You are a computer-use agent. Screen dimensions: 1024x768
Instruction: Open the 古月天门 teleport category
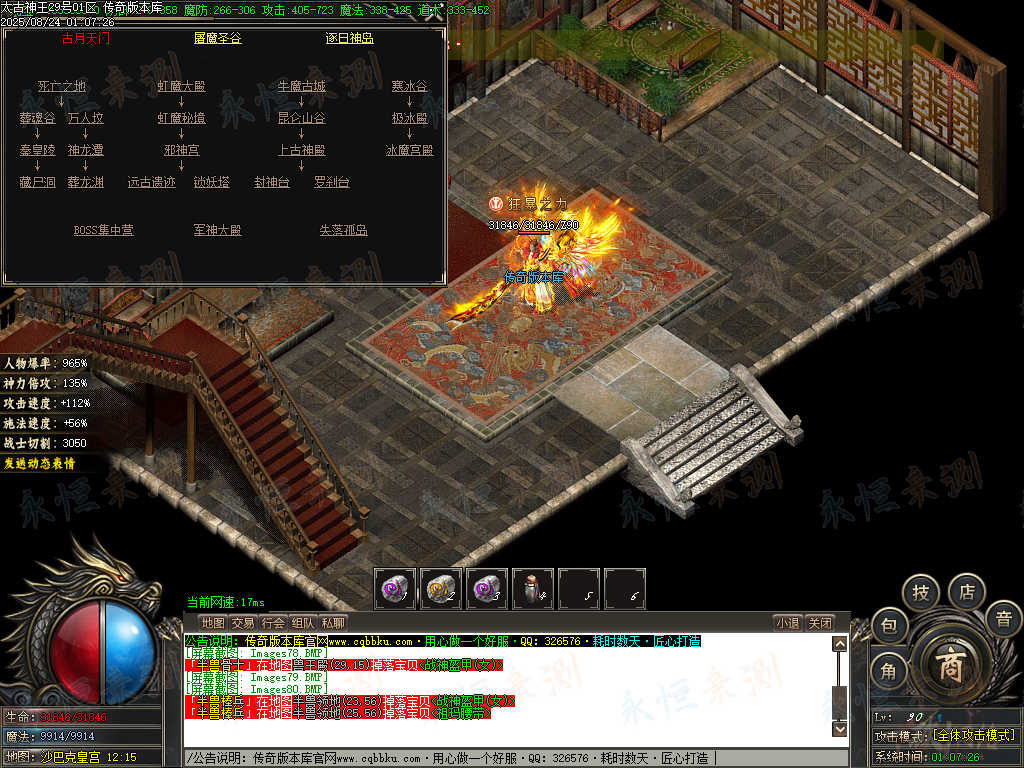[86, 39]
